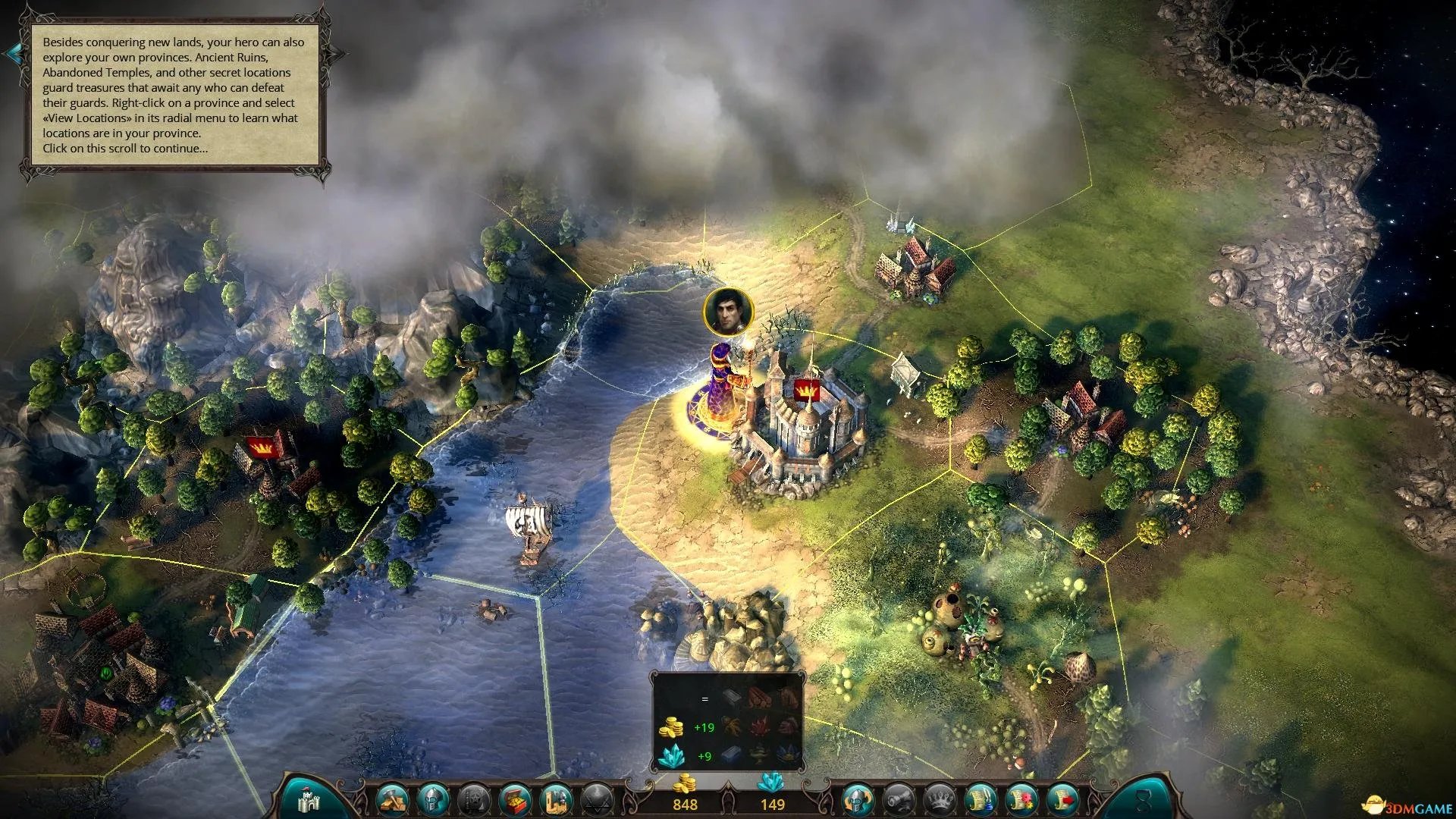Advance with the scroll's right arrow
Viewport: 1456px width, 819px height.
336,53
